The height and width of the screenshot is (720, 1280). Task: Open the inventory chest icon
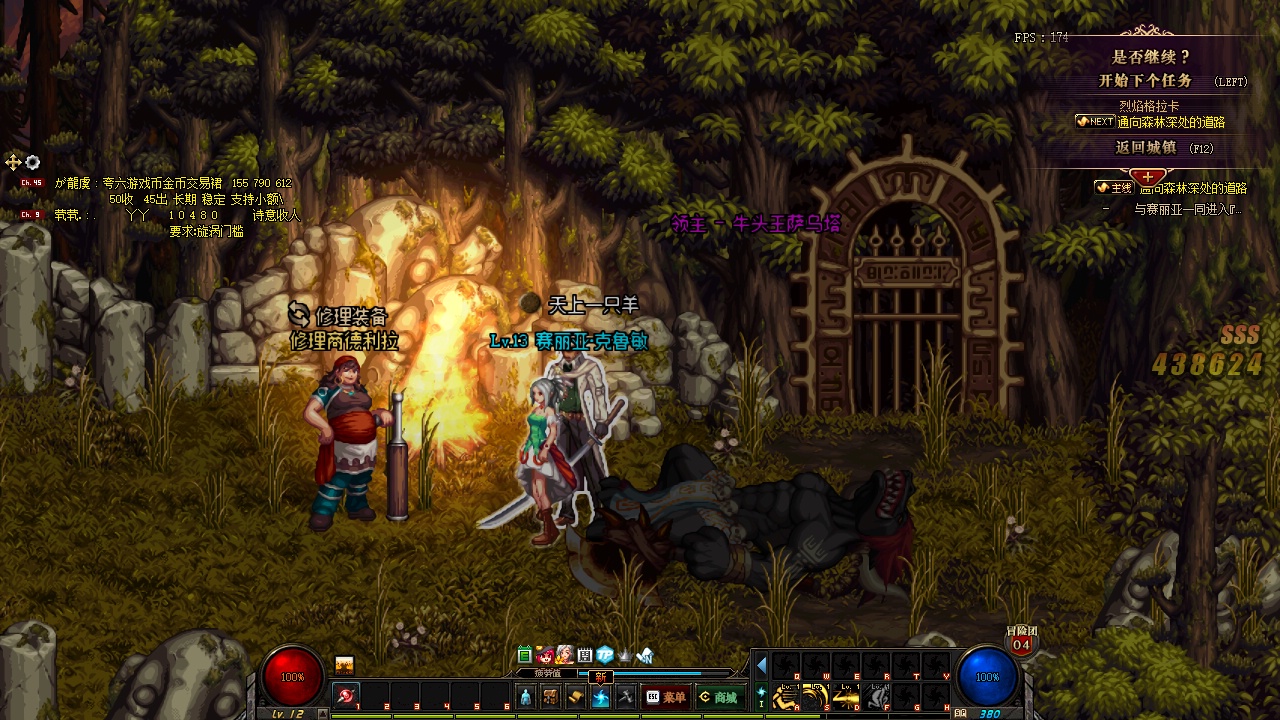[x=550, y=697]
